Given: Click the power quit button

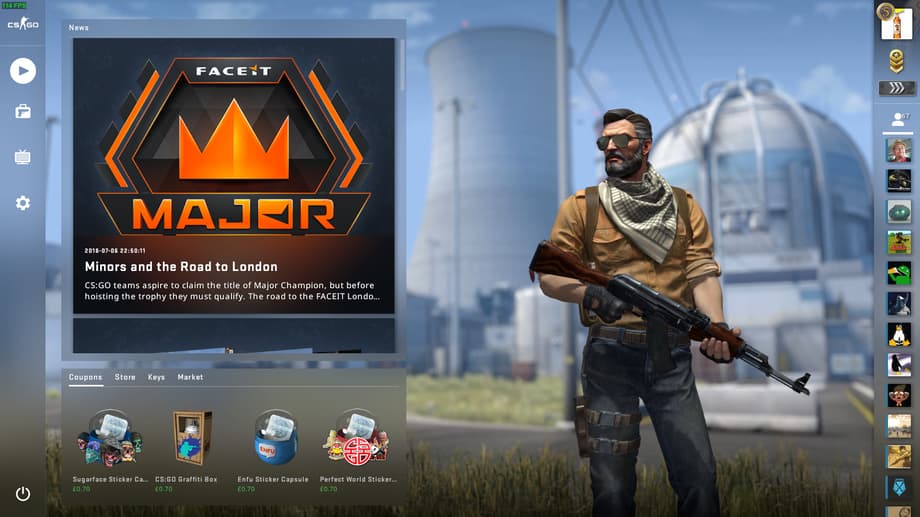Looking at the screenshot, I should [x=22, y=494].
